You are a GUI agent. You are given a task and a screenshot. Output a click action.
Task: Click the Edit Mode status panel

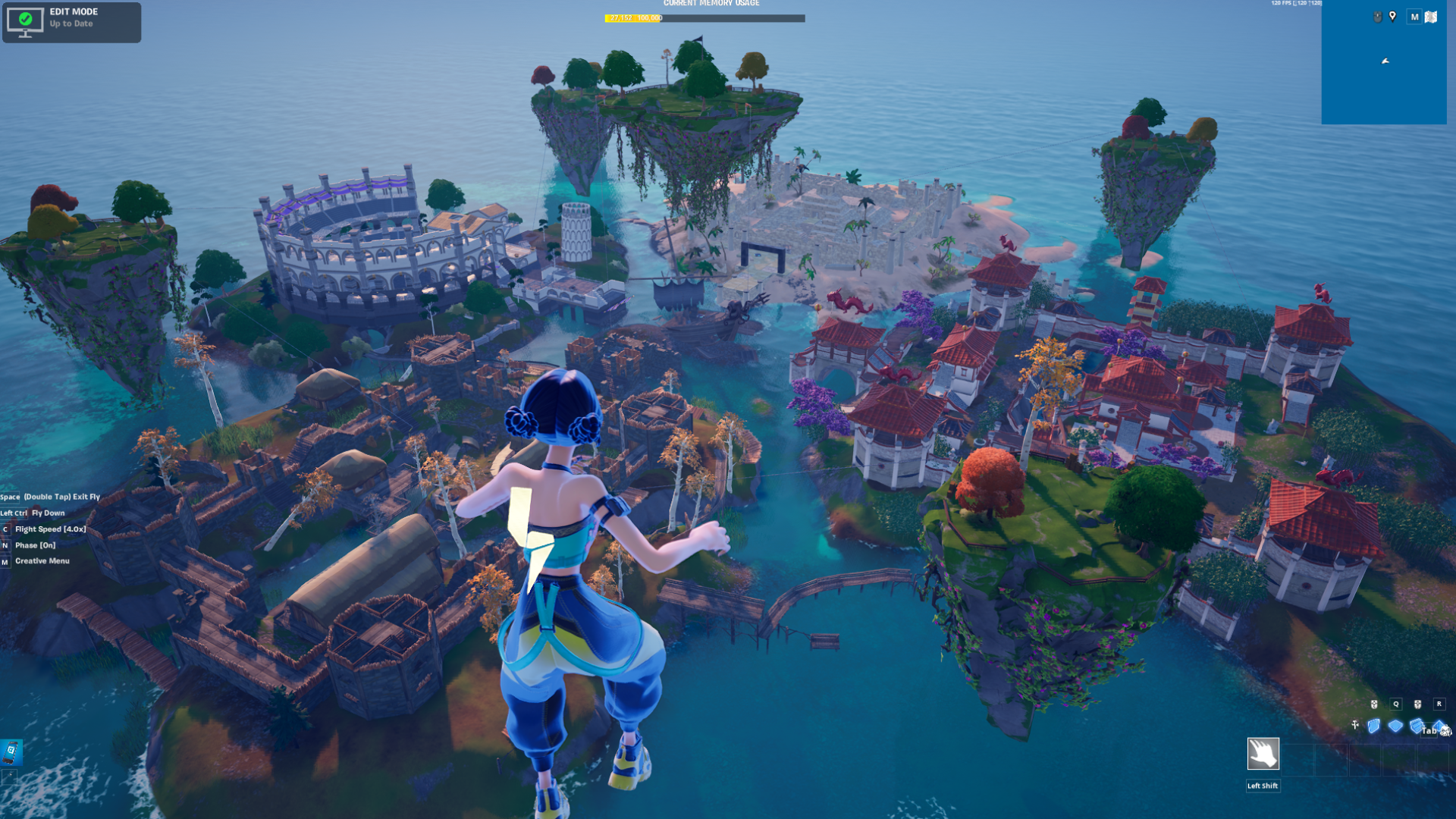[x=71, y=22]
